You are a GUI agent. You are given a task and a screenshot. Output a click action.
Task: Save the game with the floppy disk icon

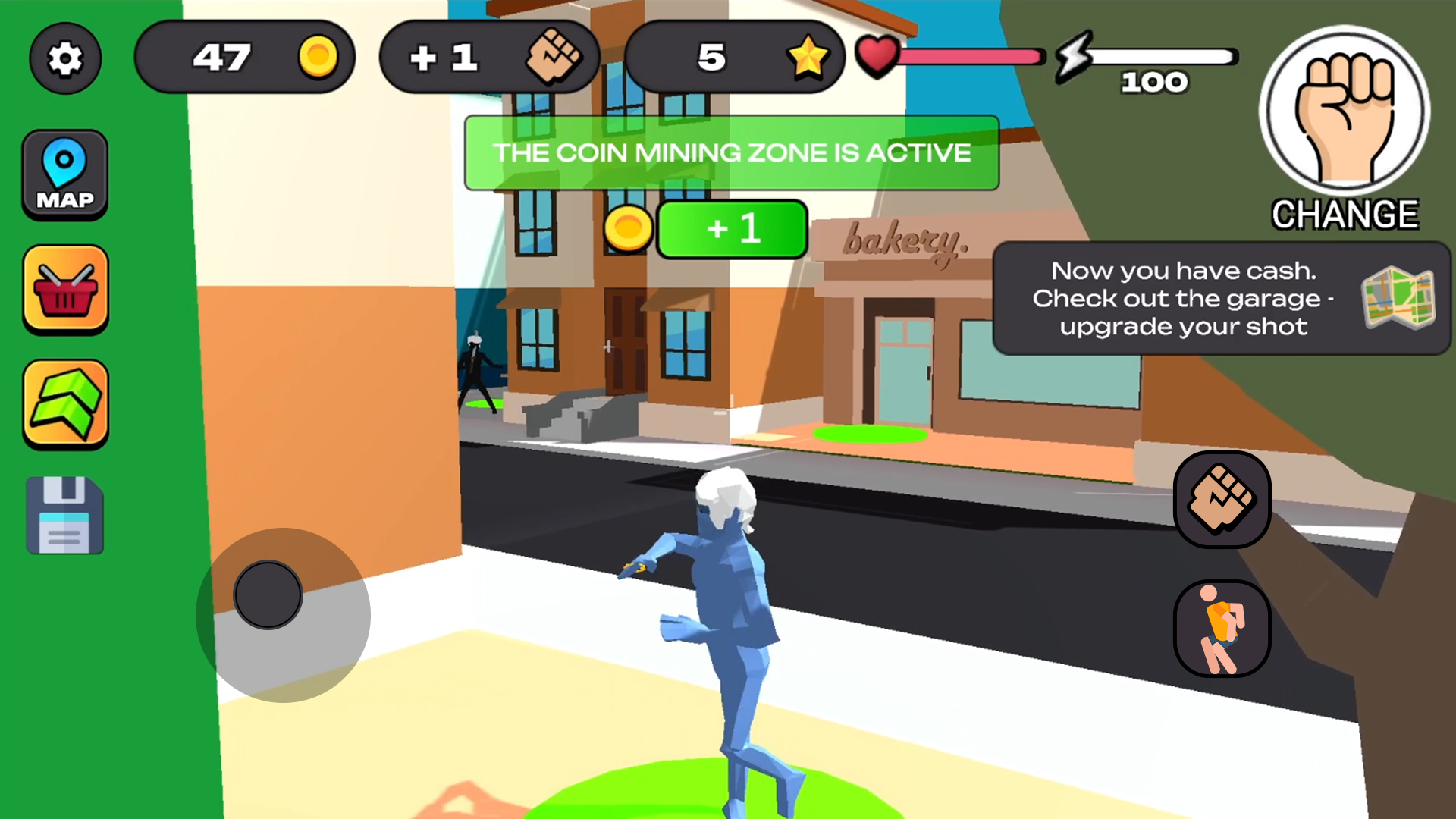(64, 514)
